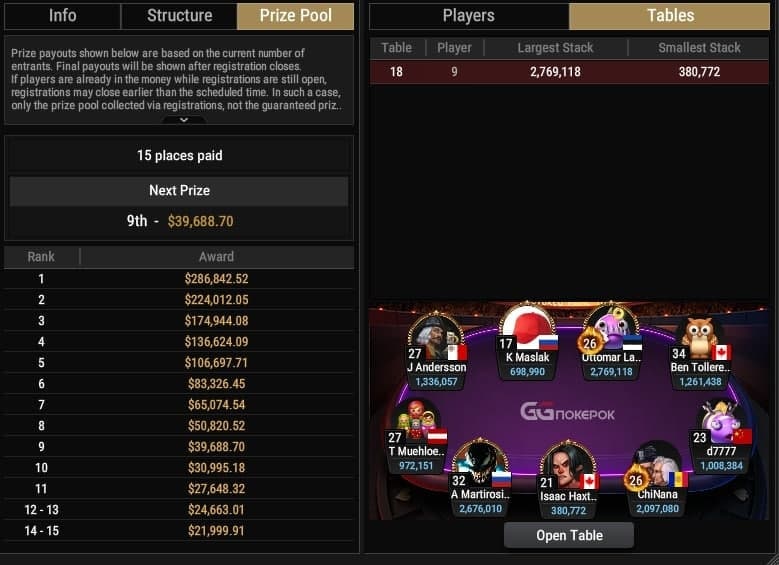Screen dimensions: 779x565
Task: Select table 18 row in list
Action: [571, 72]
